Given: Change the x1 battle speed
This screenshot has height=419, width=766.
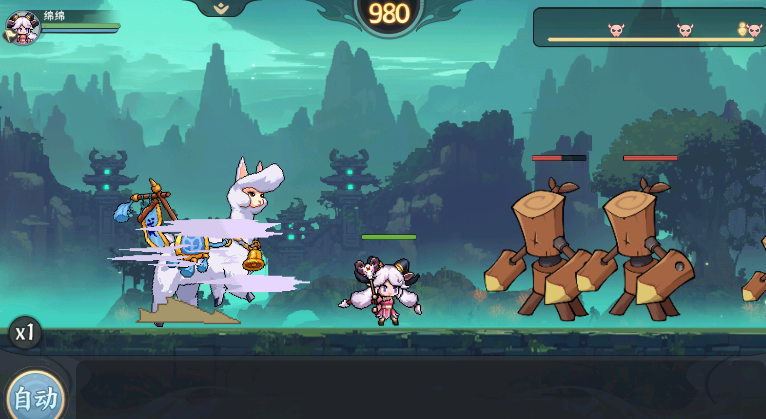Looking at the screenshot, I should pos(24,333).
